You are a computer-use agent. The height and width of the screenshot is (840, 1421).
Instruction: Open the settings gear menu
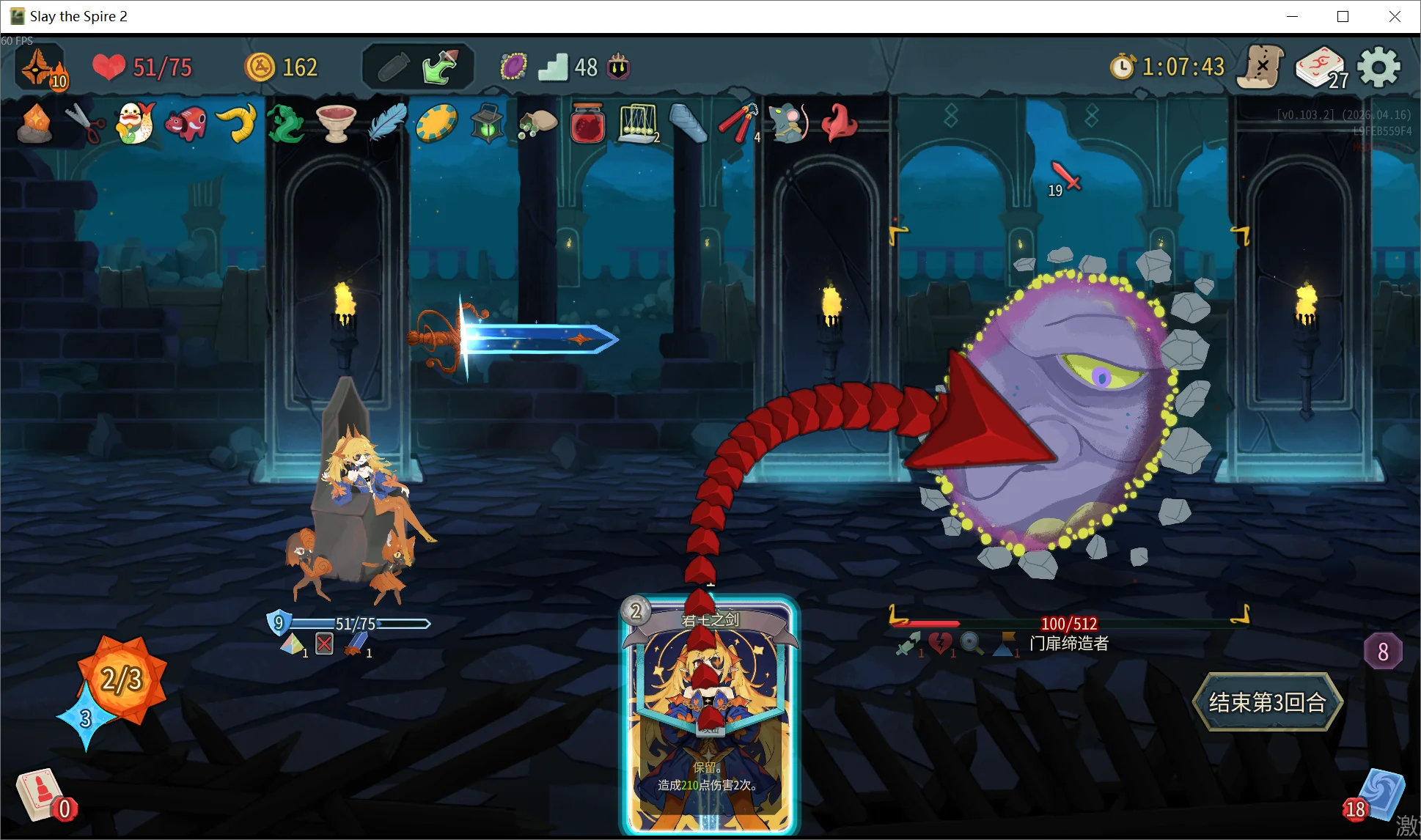(x=1378, y=67)
